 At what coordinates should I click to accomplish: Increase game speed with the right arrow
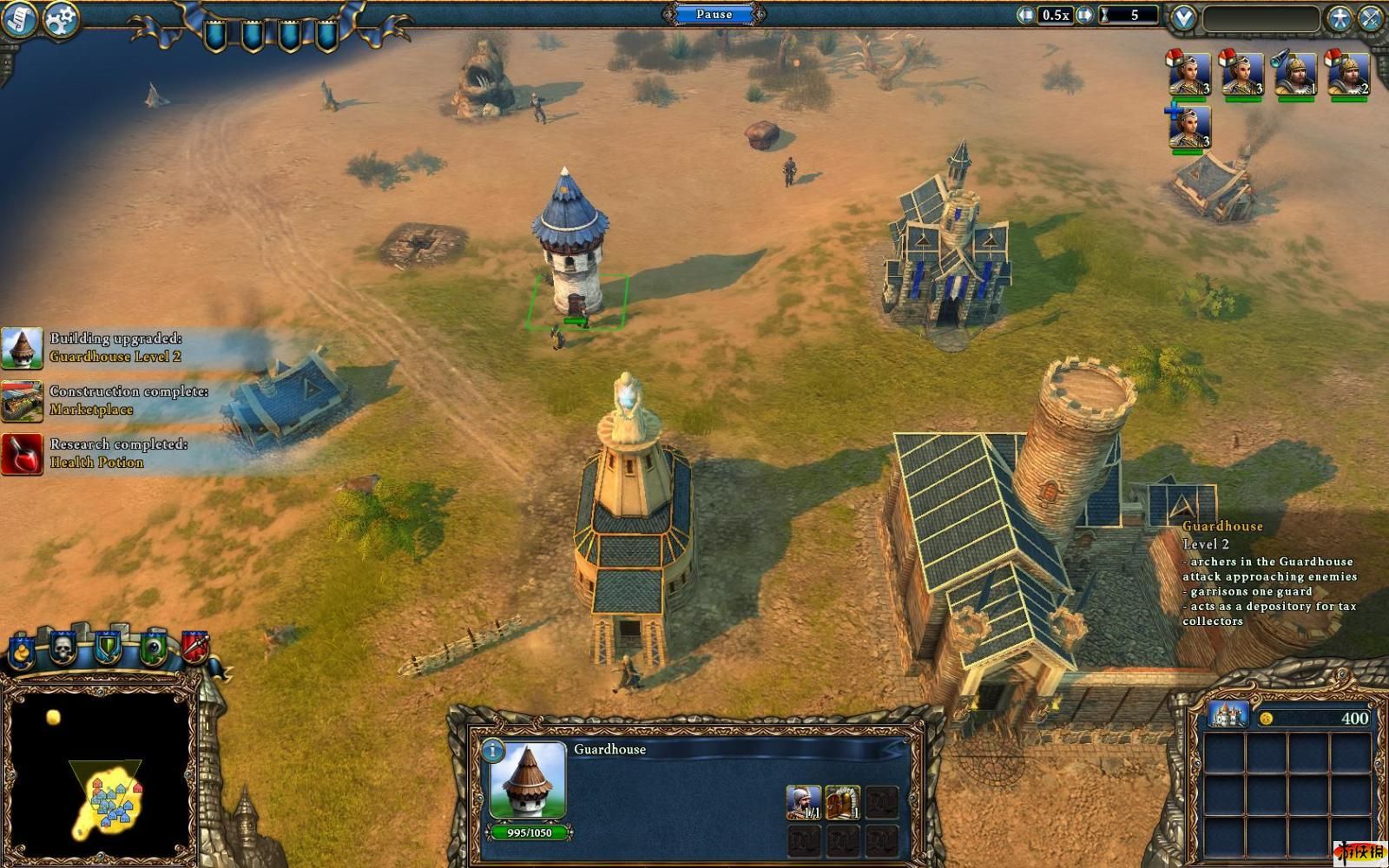coord(1084,15)
